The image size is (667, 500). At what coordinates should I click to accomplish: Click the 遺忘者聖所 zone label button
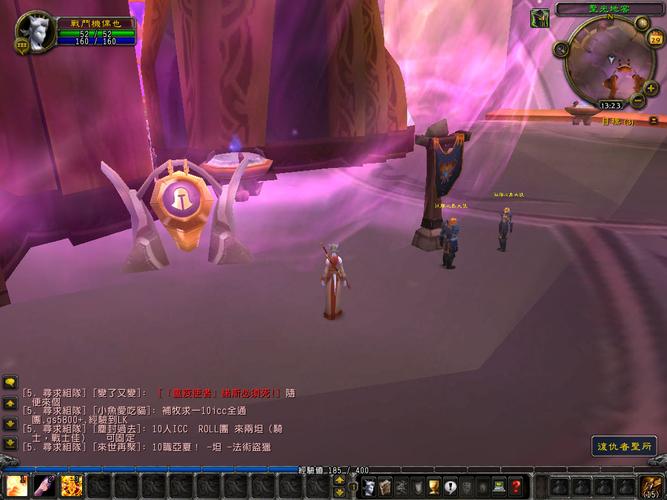624,447
